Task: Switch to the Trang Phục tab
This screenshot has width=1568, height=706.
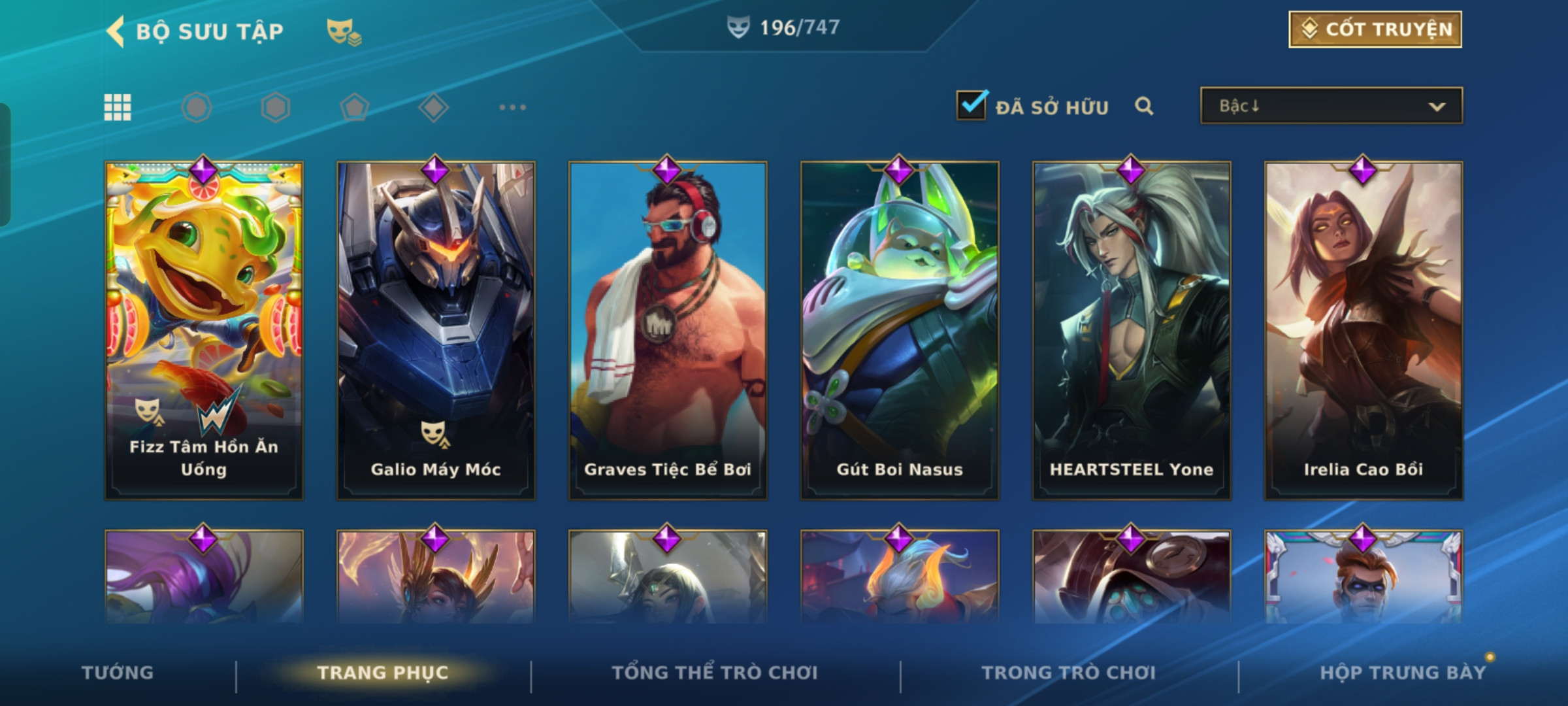Action: point(383,673)
